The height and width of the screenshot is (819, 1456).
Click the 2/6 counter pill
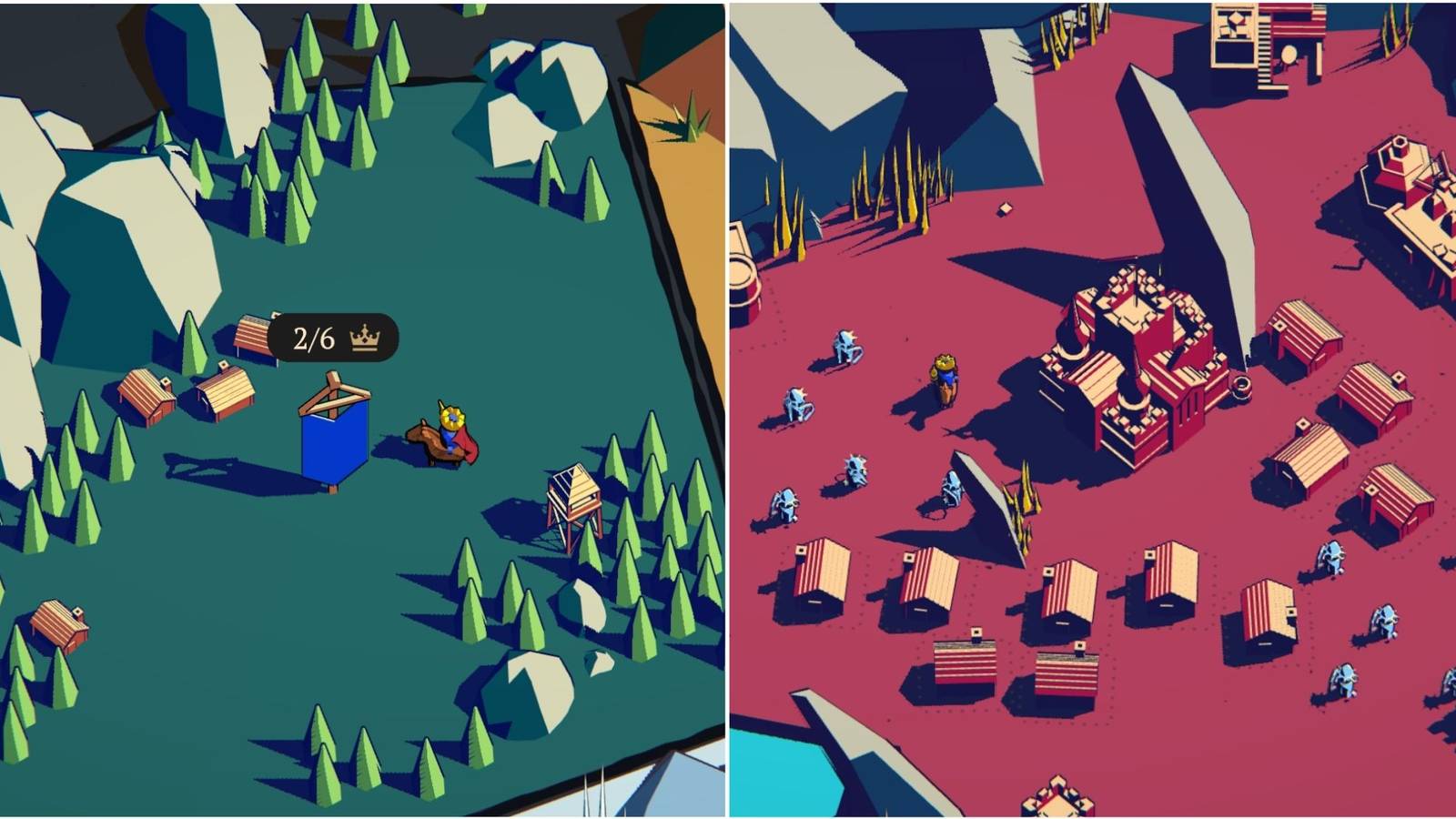tap(314, 337)
